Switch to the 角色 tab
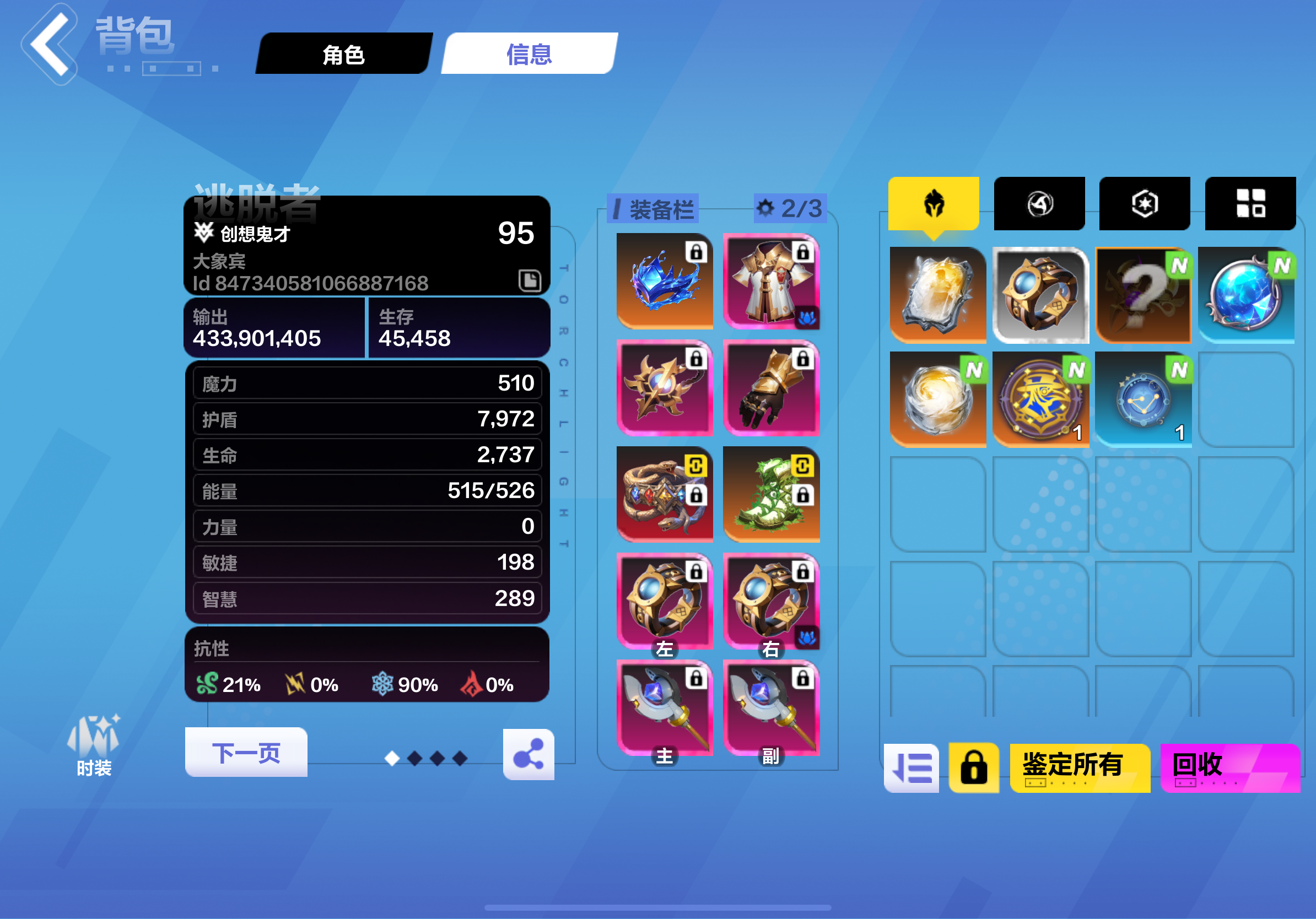 [x=343, y=55]
